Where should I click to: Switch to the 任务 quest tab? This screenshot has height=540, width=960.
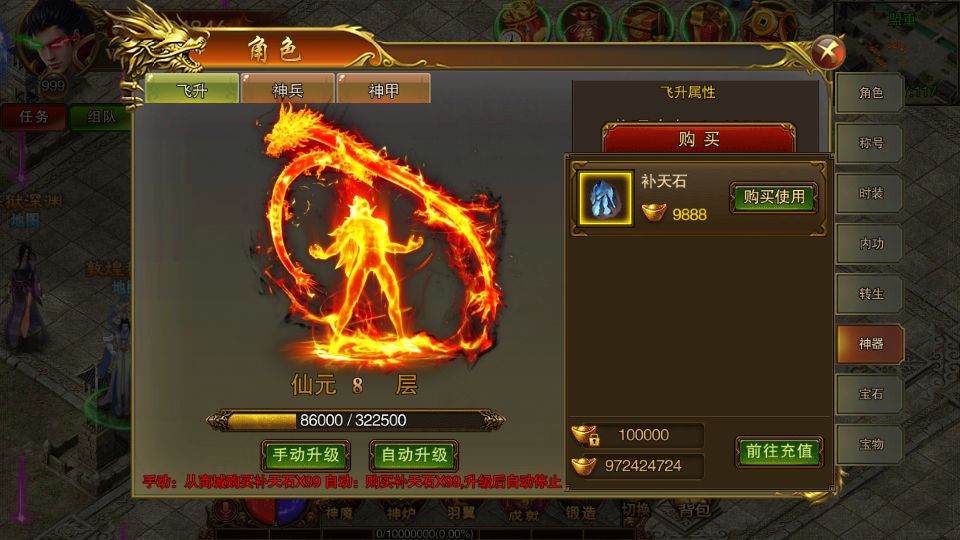tap(33, 116)
